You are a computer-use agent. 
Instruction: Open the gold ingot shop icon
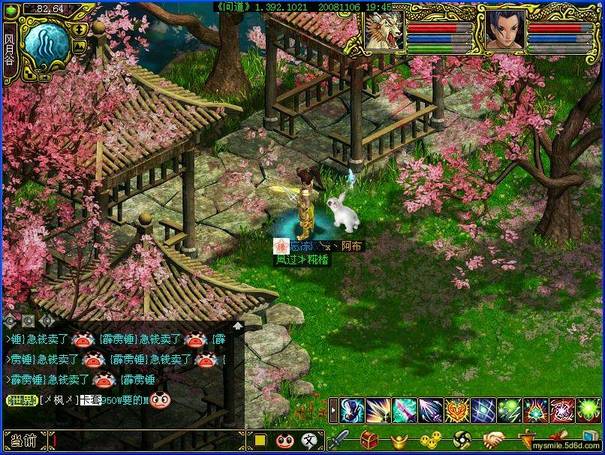pos(400,439)
